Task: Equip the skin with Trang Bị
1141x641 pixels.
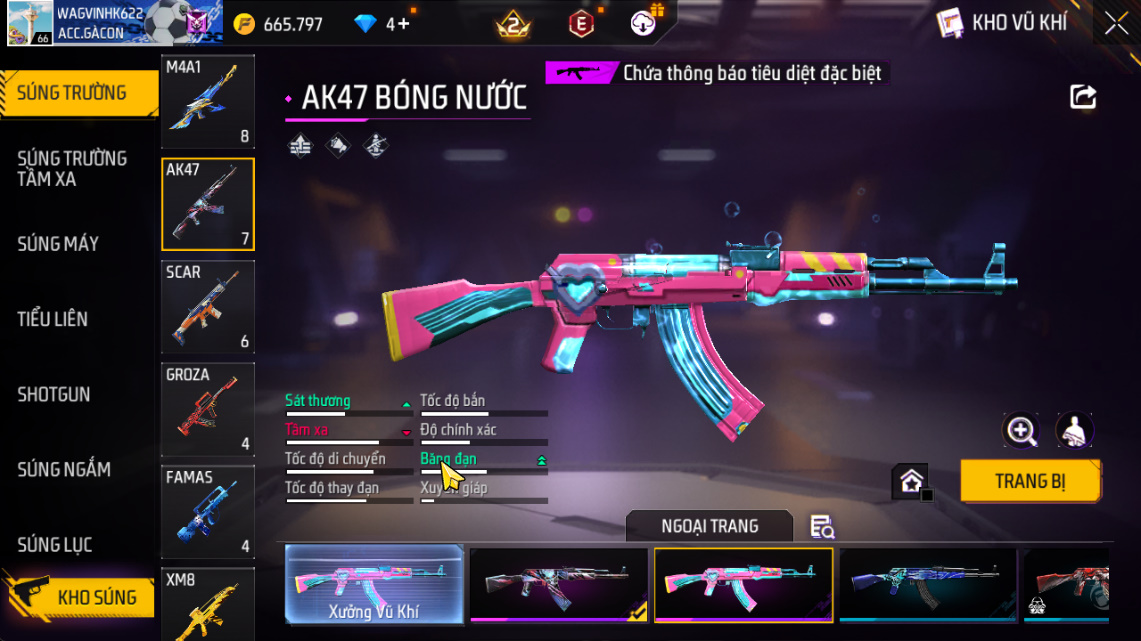Action: pyautogui.click(x=1030, y=481)
